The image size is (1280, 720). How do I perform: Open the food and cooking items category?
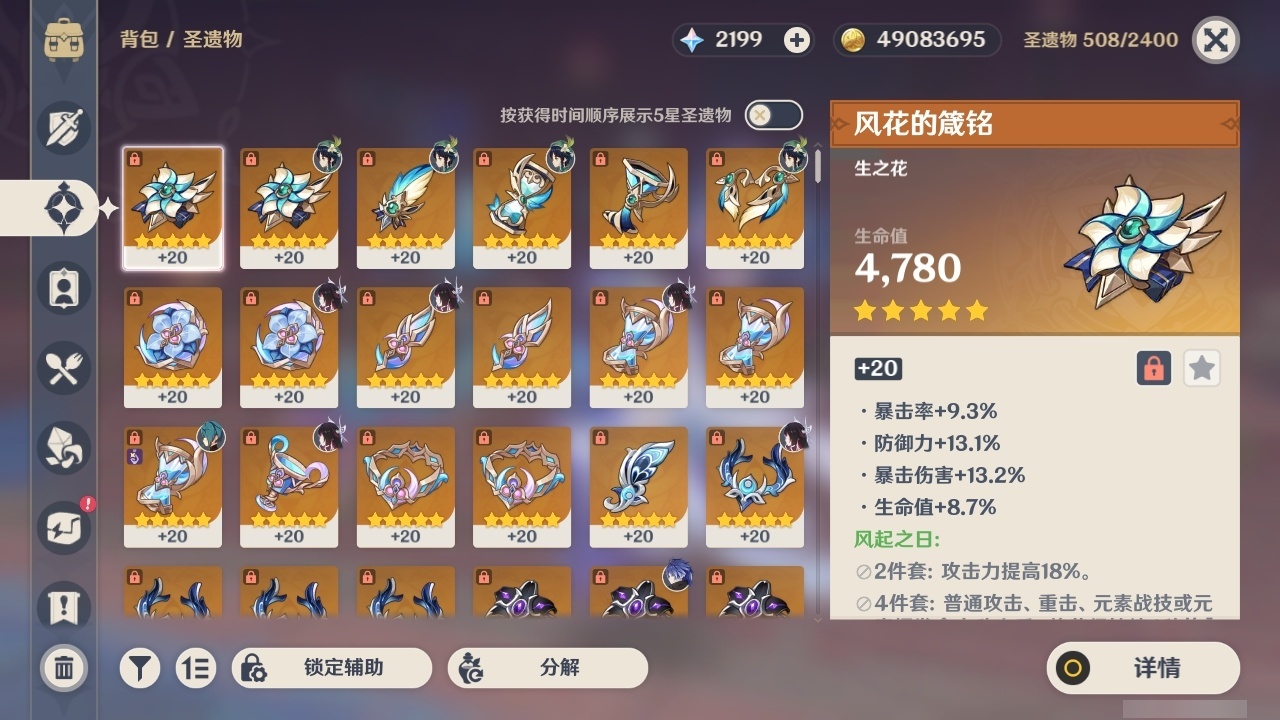click(63, 368)
